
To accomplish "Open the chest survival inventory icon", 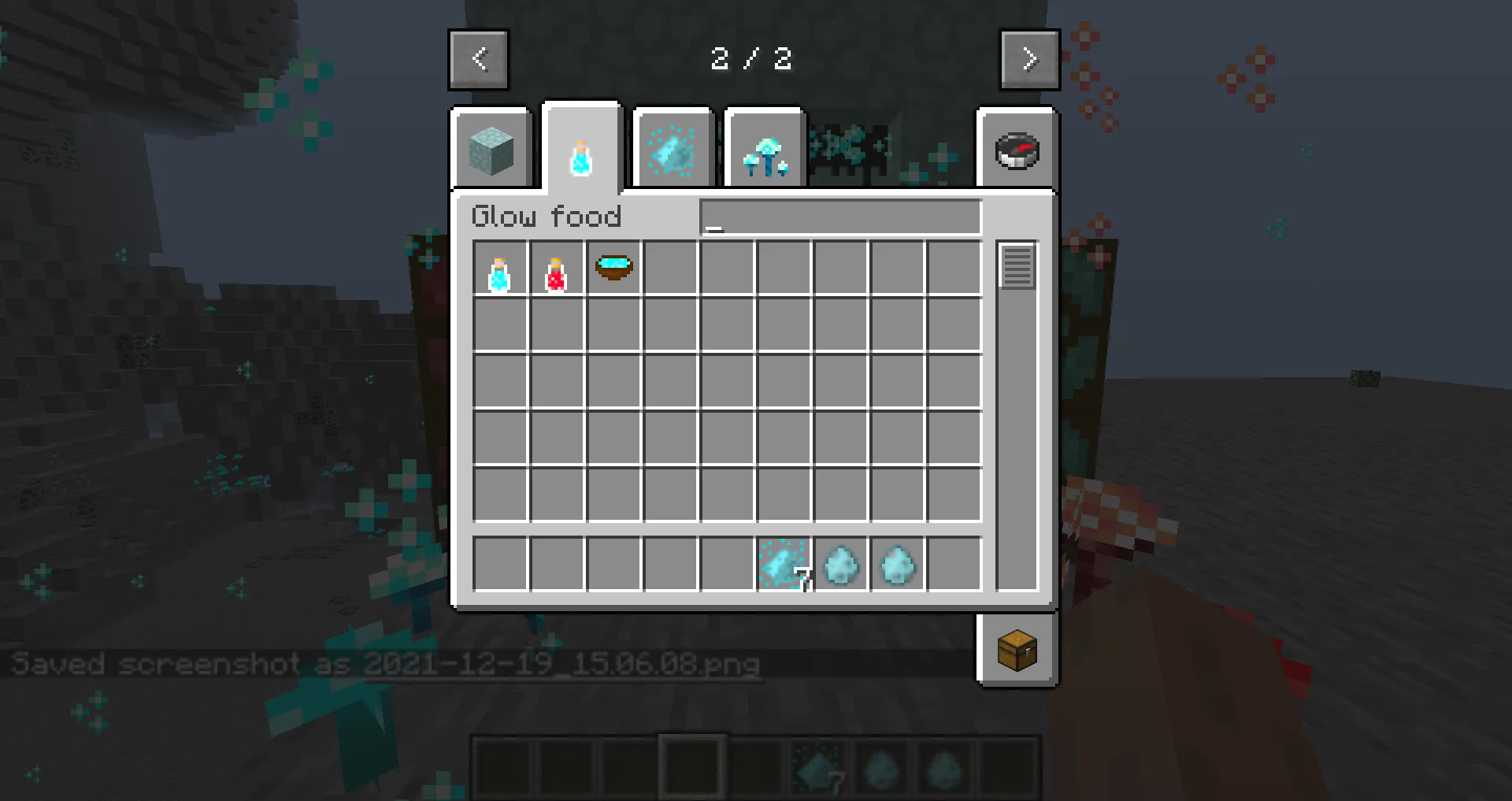I will 1017,650.
